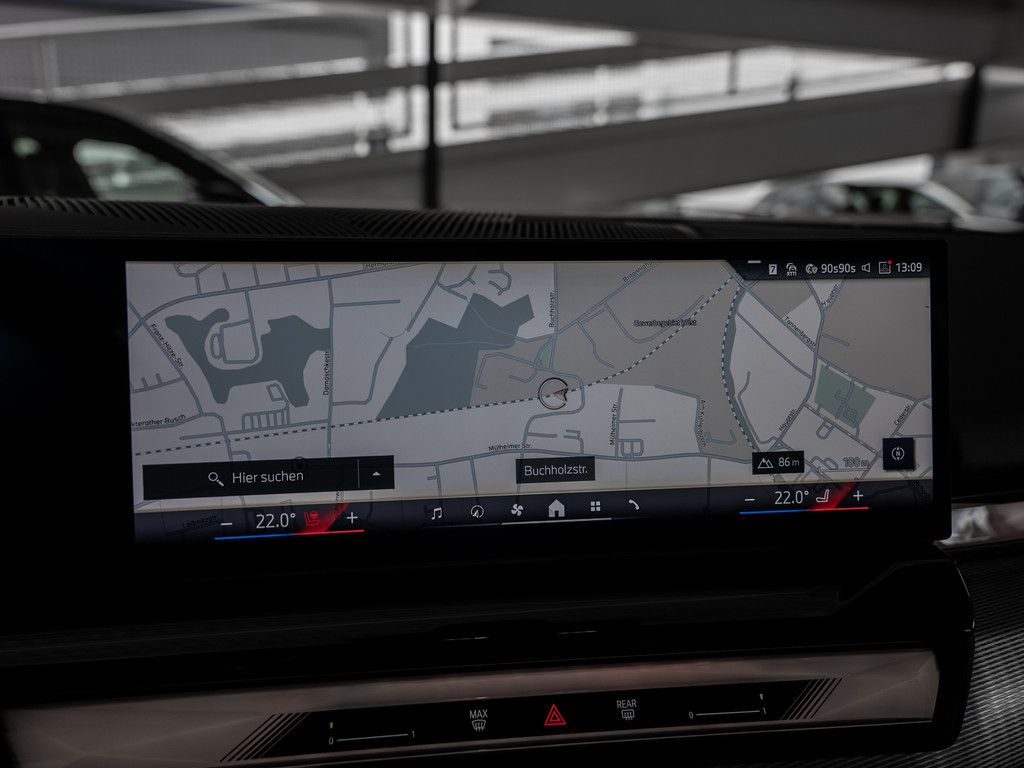
Task: Toggle the passenger seat heating icon
Action: (x=825, y=496)
